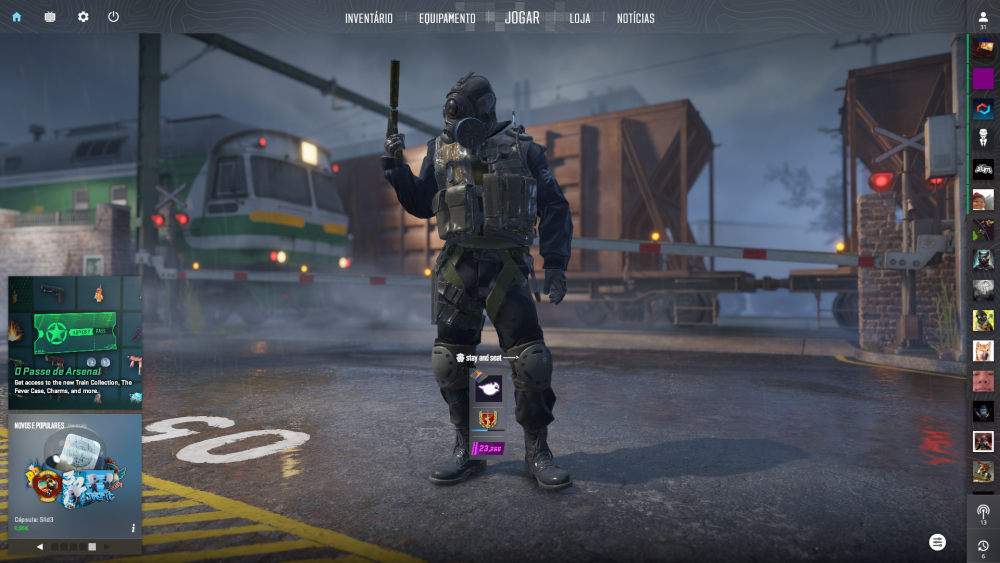
Task: Select the suited man friend avatar
Action: pos(983,138)
